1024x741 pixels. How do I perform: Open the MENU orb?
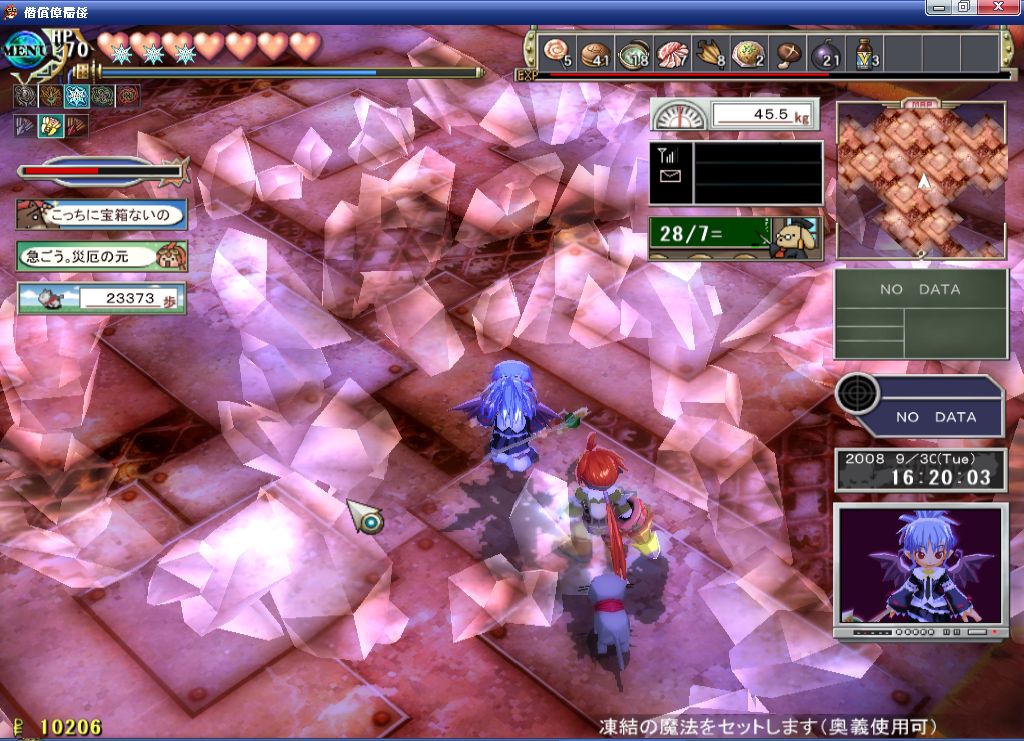28,49
